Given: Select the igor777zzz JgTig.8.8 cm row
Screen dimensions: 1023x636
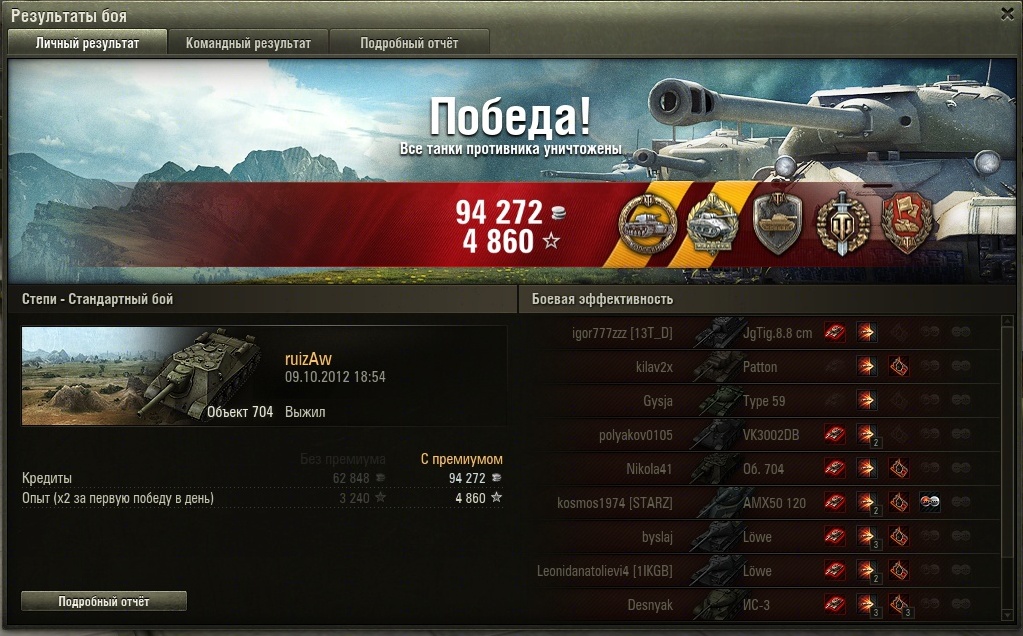Looking at the screenshot, I should pyautogui.click(x=760, y=333).
